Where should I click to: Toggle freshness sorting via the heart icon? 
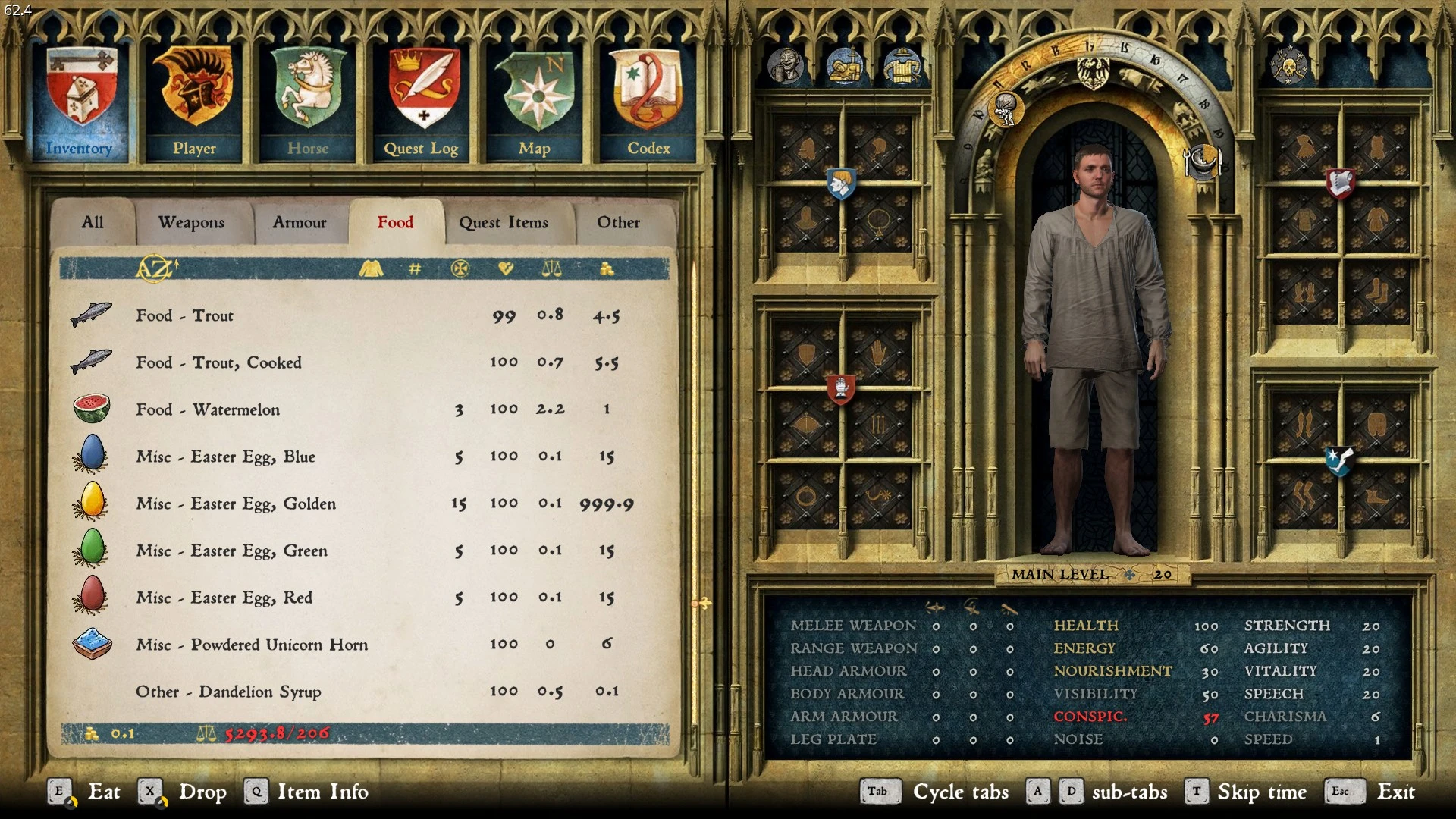[x=507, y=268]
